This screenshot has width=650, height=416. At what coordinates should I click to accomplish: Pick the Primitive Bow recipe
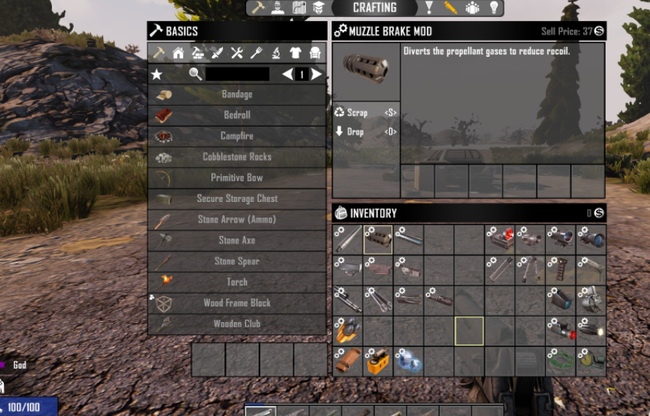pyautogui.click(x=237, y=177)
